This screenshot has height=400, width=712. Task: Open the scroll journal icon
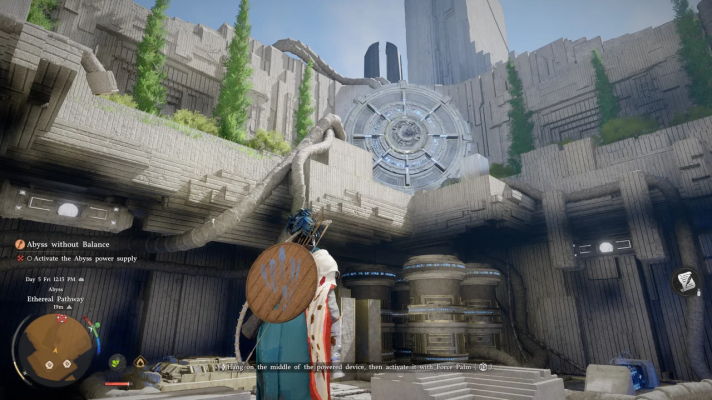pos(688,283)
